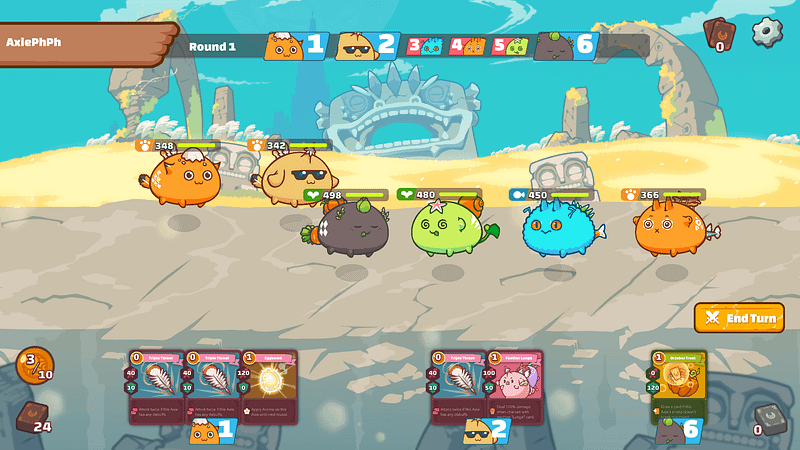Screen dimensions: 800x450
Task: Choose the October Treat card
Action: point(678,385)
